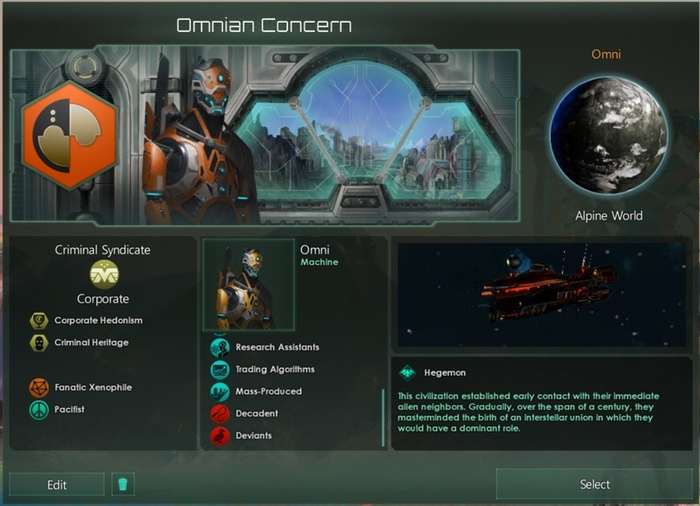The image size is (700, 506).
Task: Click the Trading Algorithms trait icon
Action: pos(220,369)
